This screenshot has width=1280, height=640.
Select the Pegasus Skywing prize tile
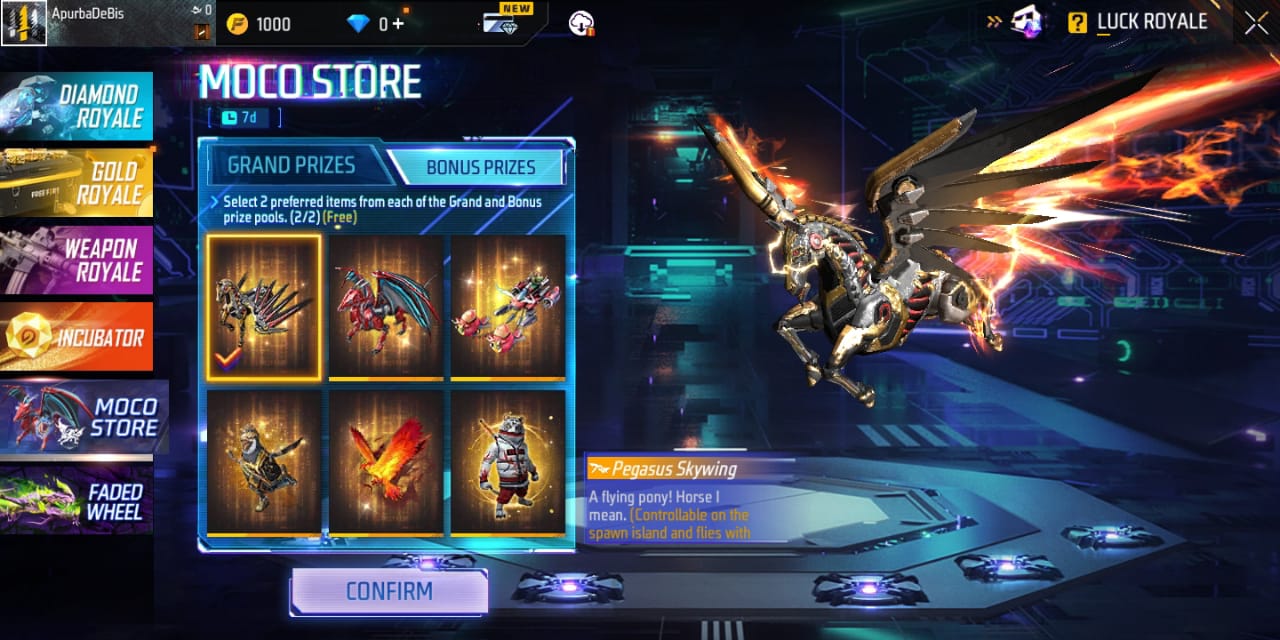[x=264, y=307]
